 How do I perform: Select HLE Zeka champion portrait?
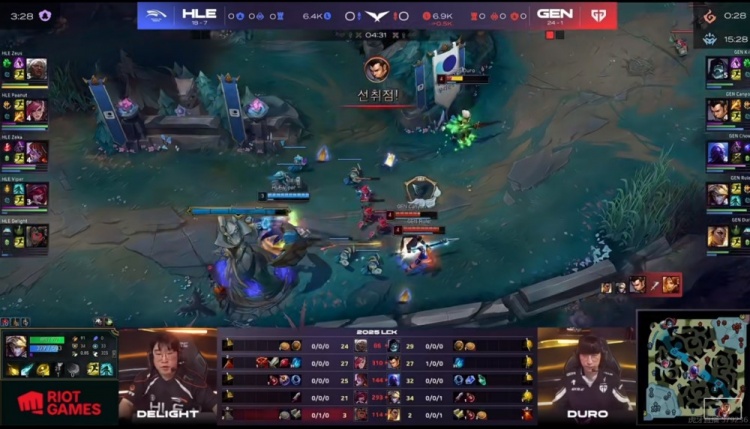[x=36, y=152]
